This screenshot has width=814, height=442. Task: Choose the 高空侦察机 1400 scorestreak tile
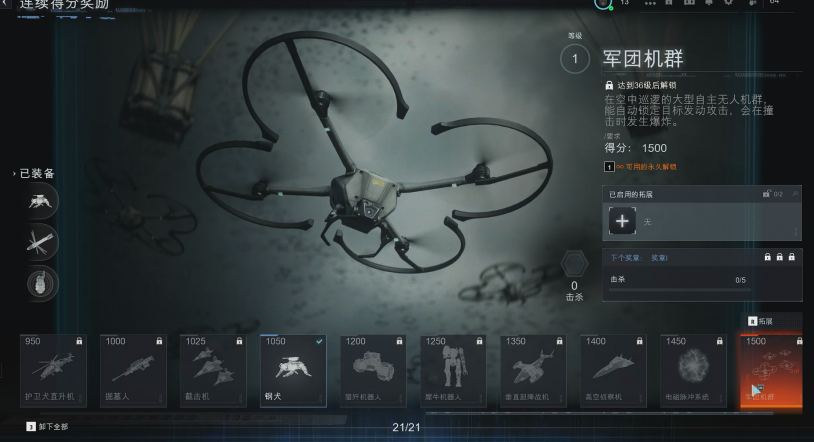pos(613,370)
